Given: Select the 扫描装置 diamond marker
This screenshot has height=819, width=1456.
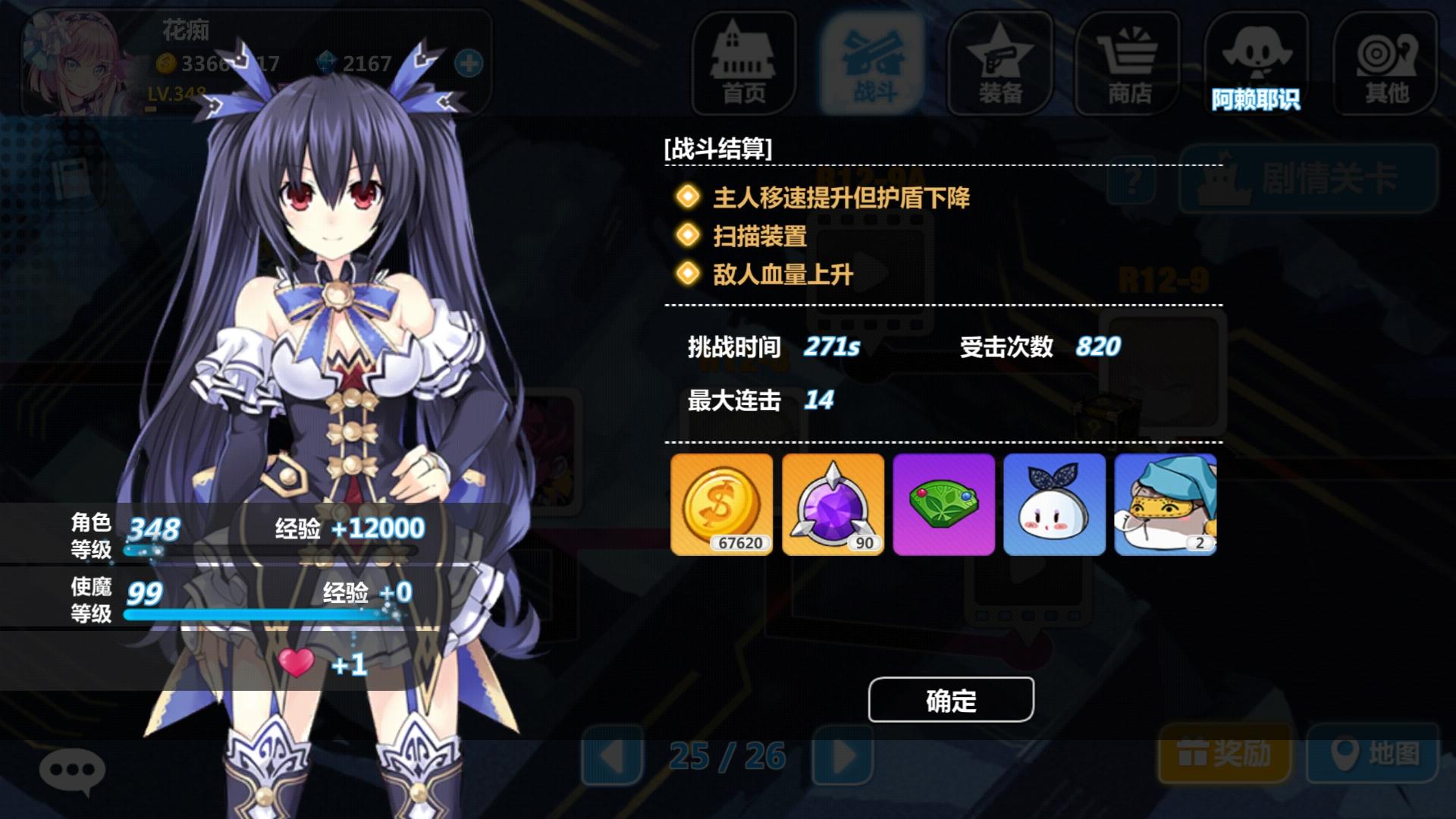Looking at the screenshot, I should (687, 236).
